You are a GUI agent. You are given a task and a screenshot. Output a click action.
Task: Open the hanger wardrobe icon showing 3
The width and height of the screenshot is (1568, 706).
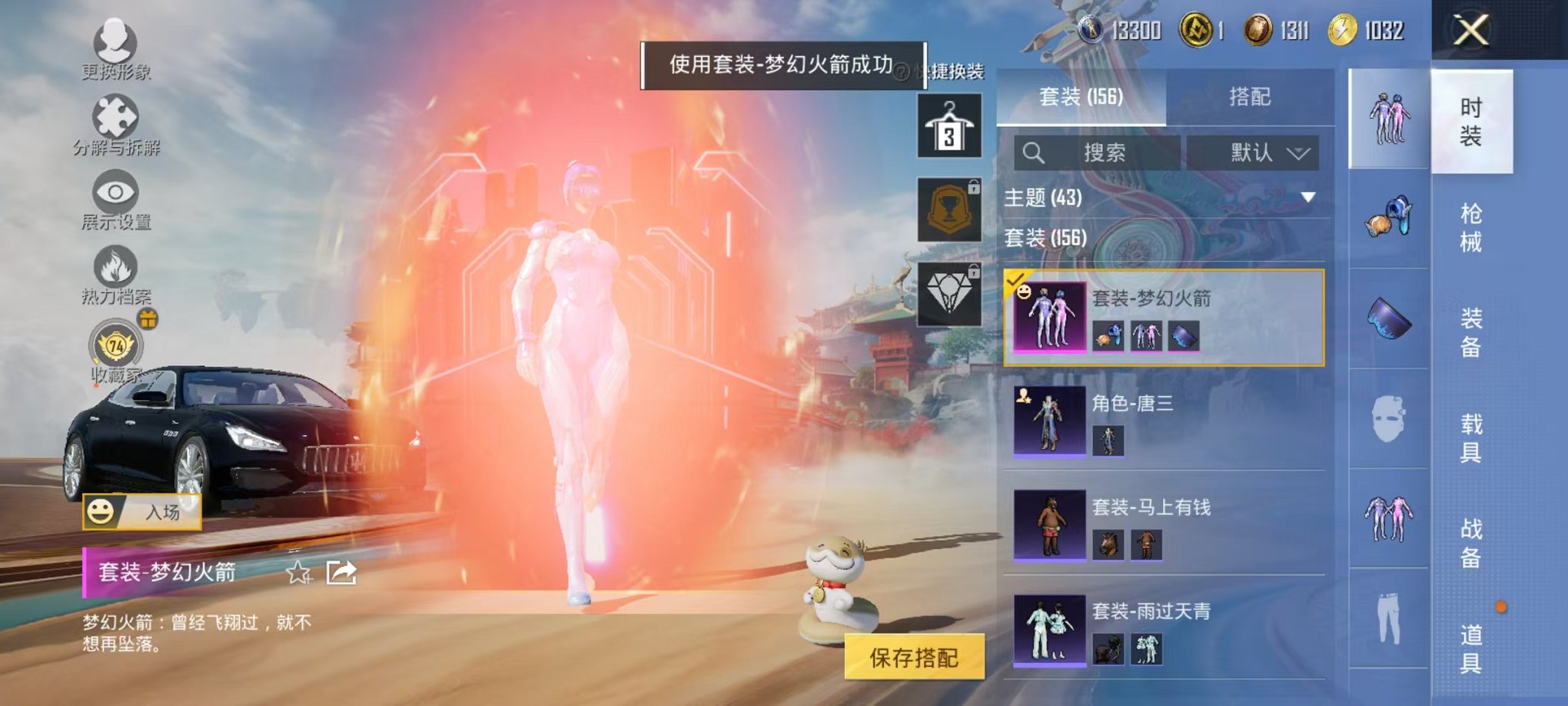pyautogui.click(x=949, y=123)
